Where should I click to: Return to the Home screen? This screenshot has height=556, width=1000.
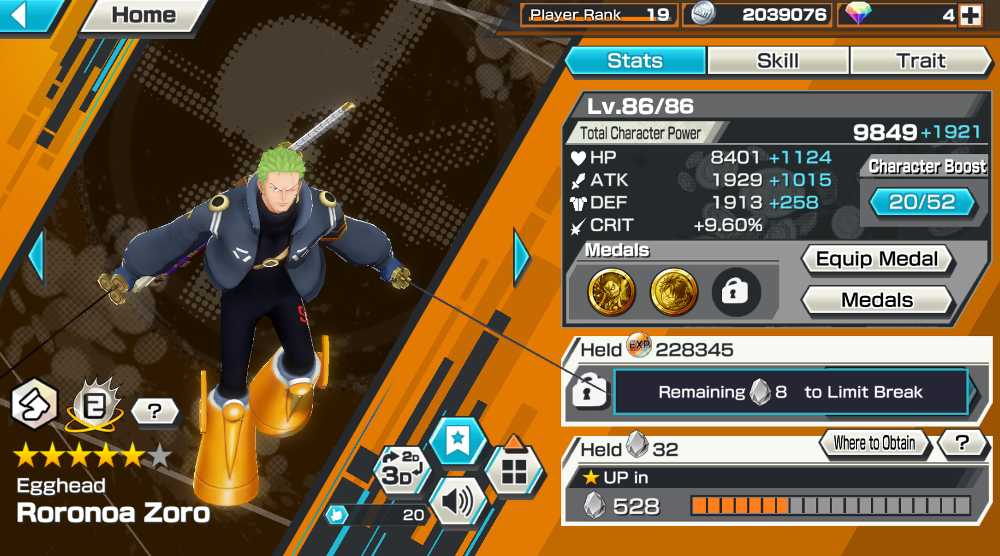143,15
